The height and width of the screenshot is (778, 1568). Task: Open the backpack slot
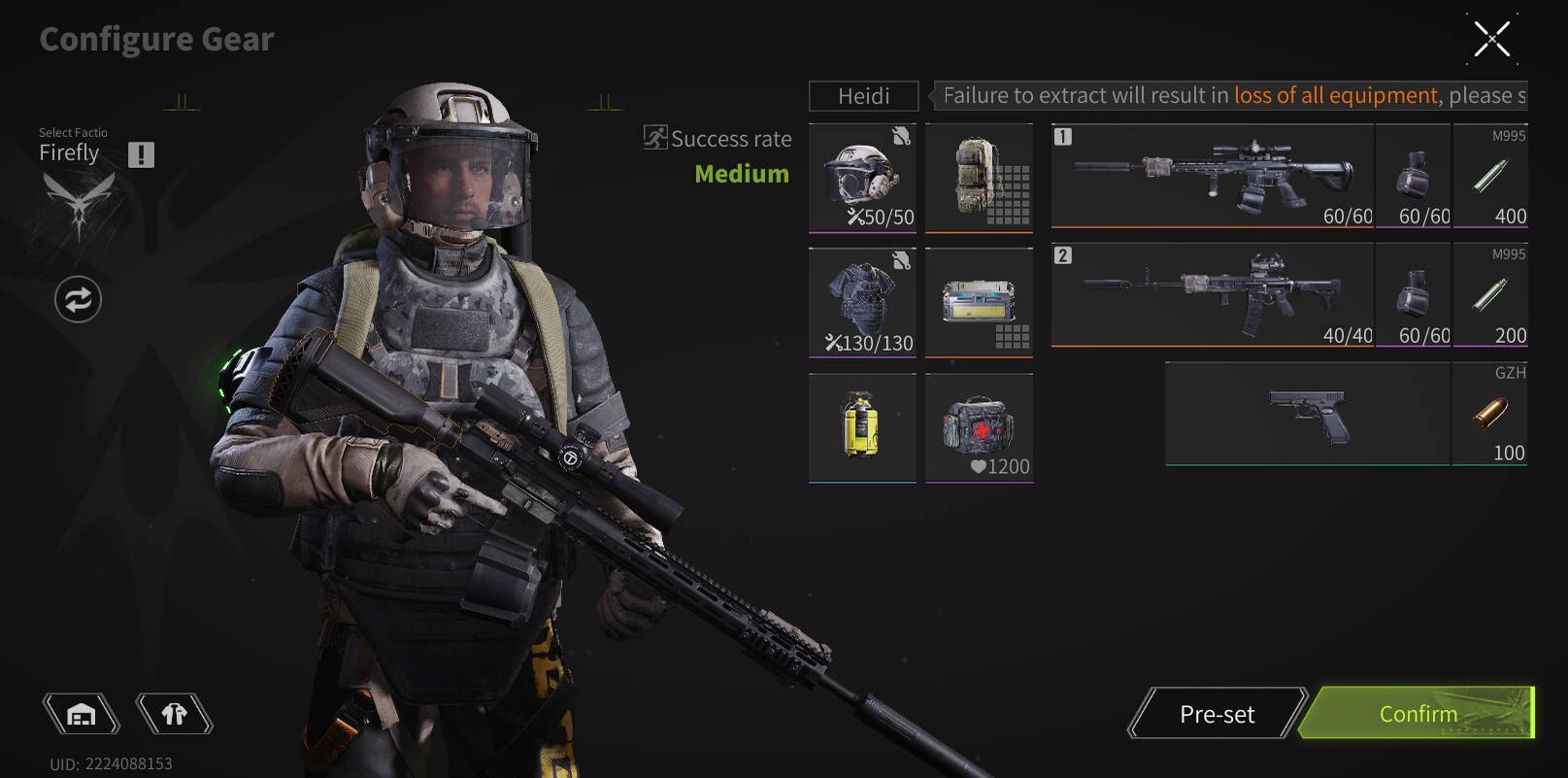click(x=979, y=178)
